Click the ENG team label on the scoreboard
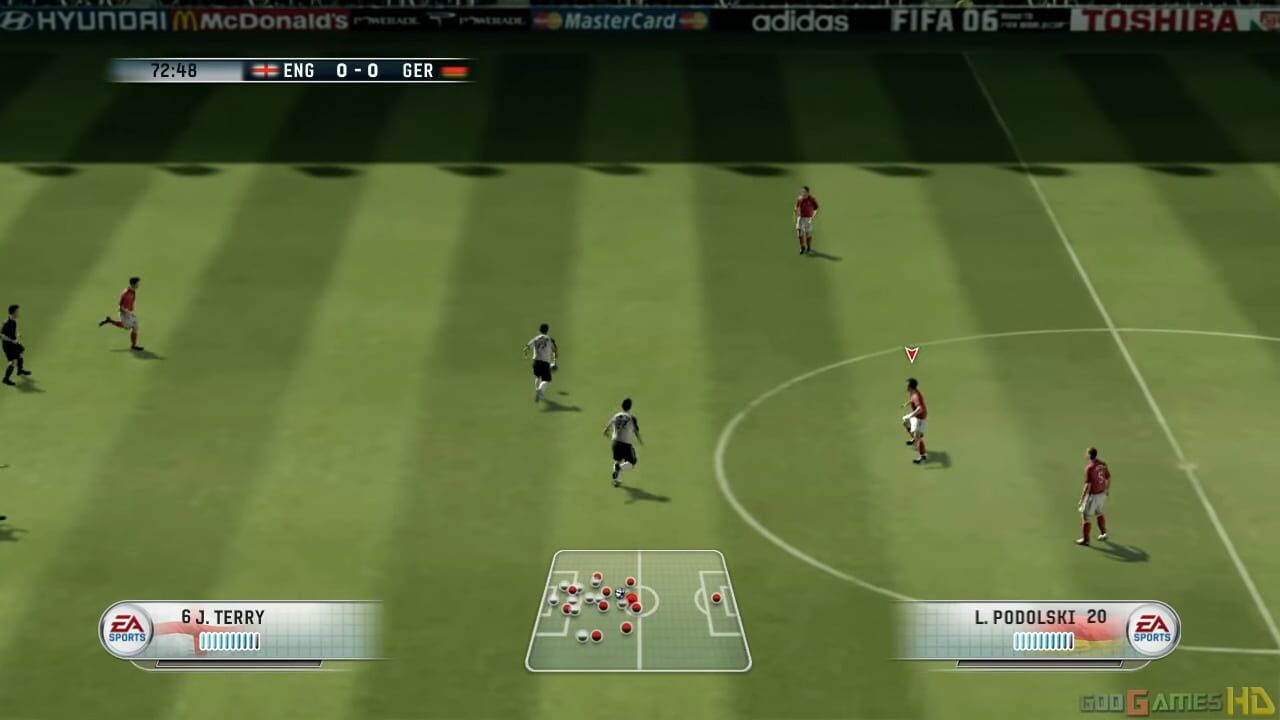The image size is (1280, 720). coord(297,71)
